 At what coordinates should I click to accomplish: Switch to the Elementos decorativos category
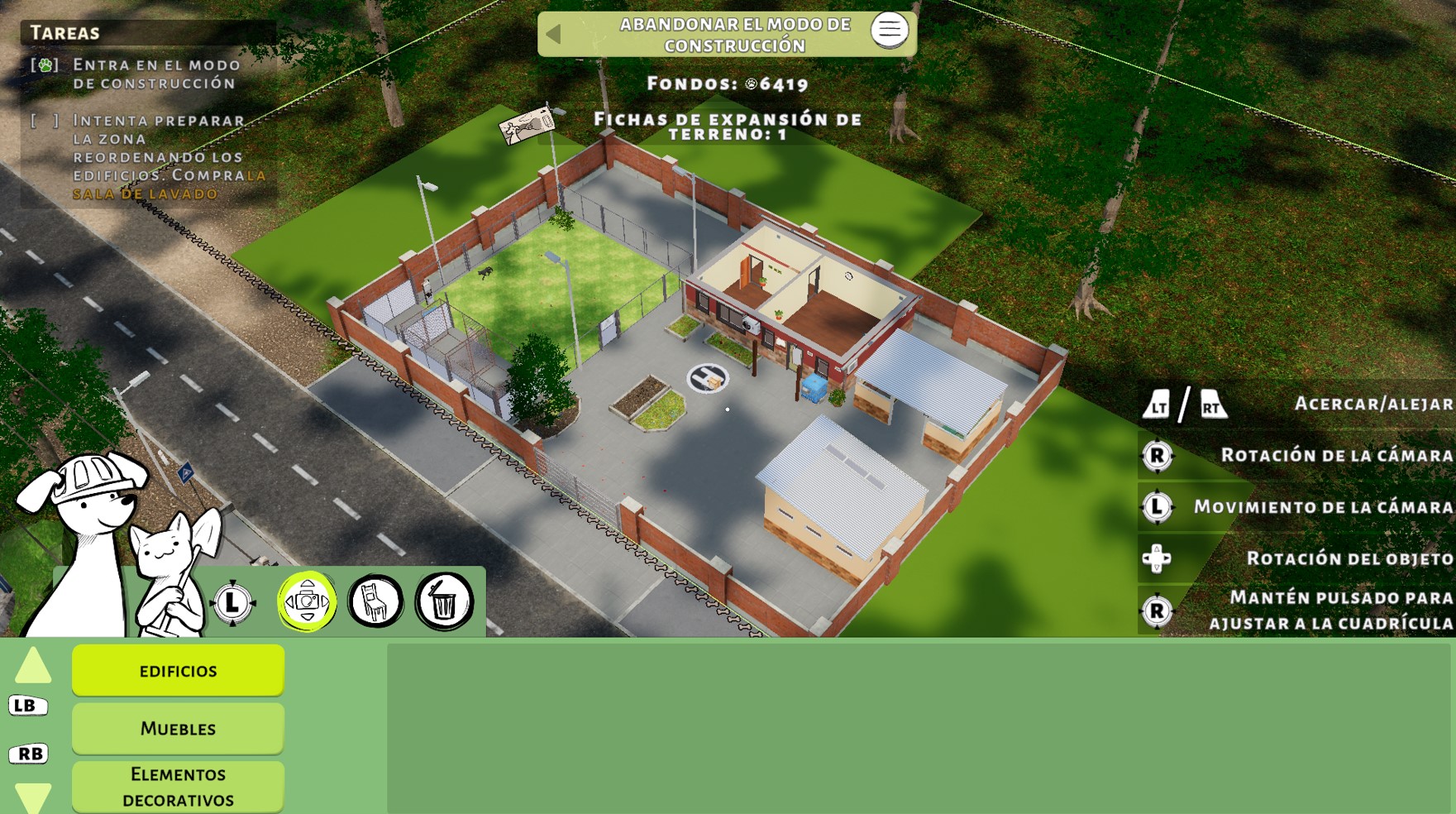click(x=177, y=784)
